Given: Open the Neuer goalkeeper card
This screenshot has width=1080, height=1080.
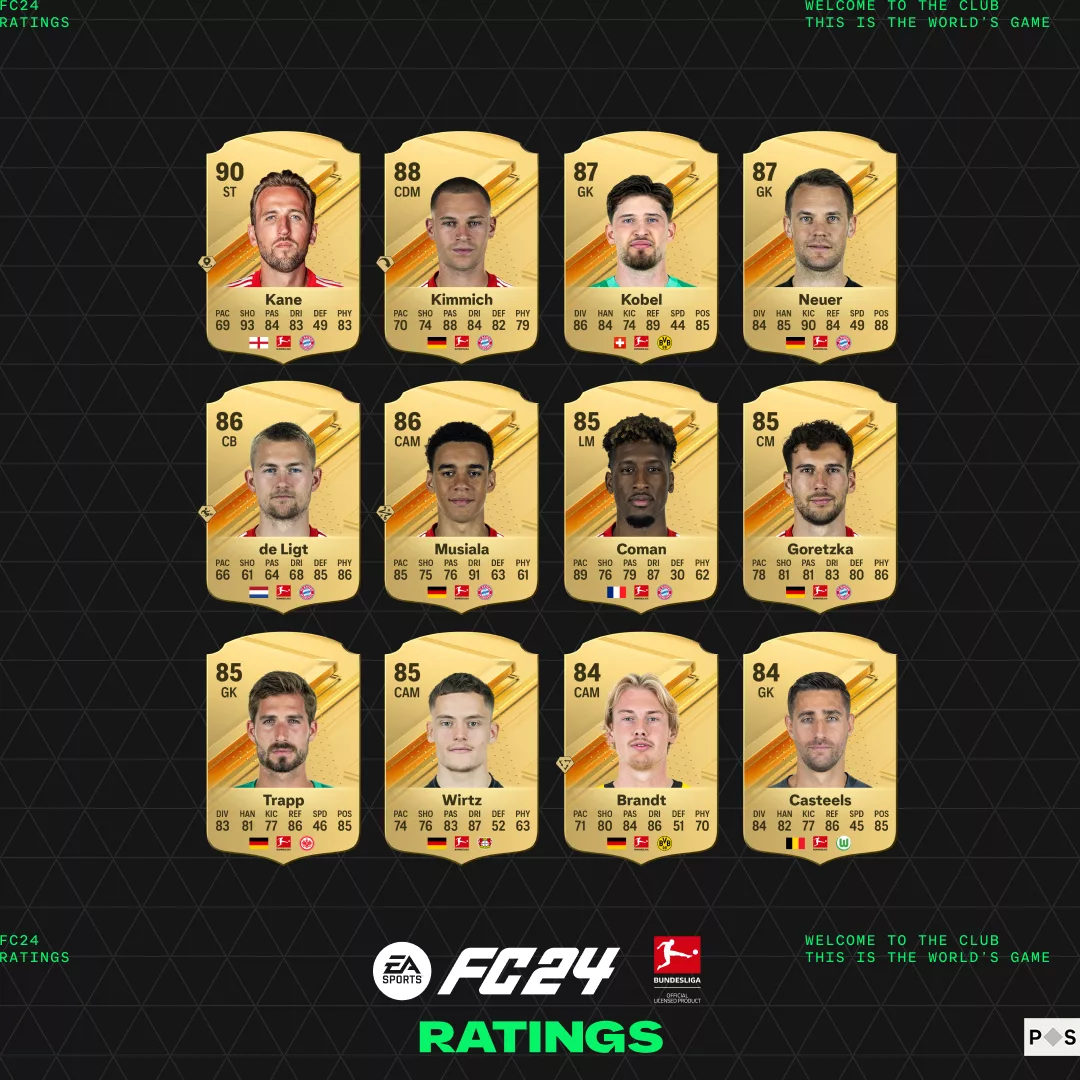Looking at the screenshot, I should 820,245.
